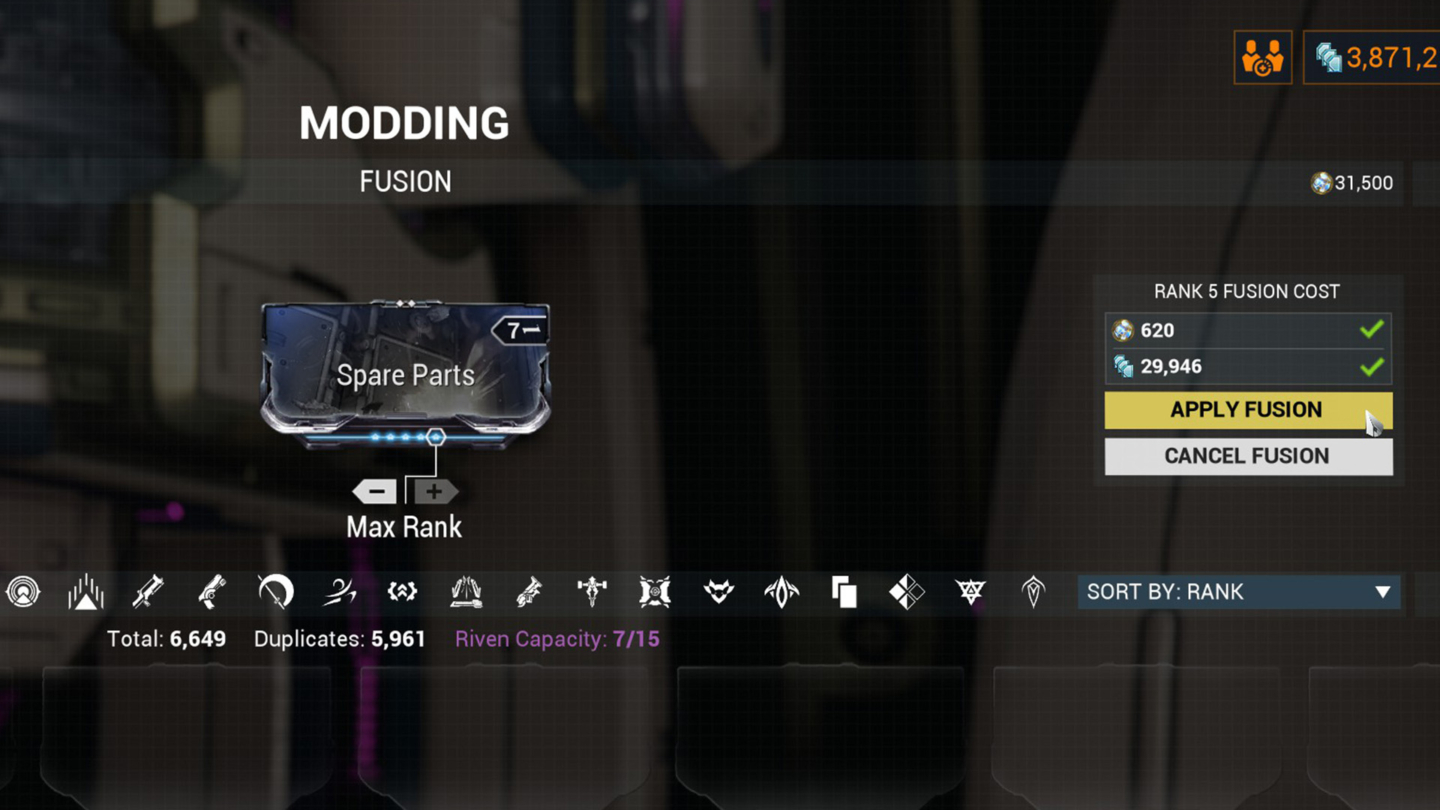Click the dropdown arrow on the sort selector
This screenshot has width=1440, height=810.
(x=1383, y=592)
